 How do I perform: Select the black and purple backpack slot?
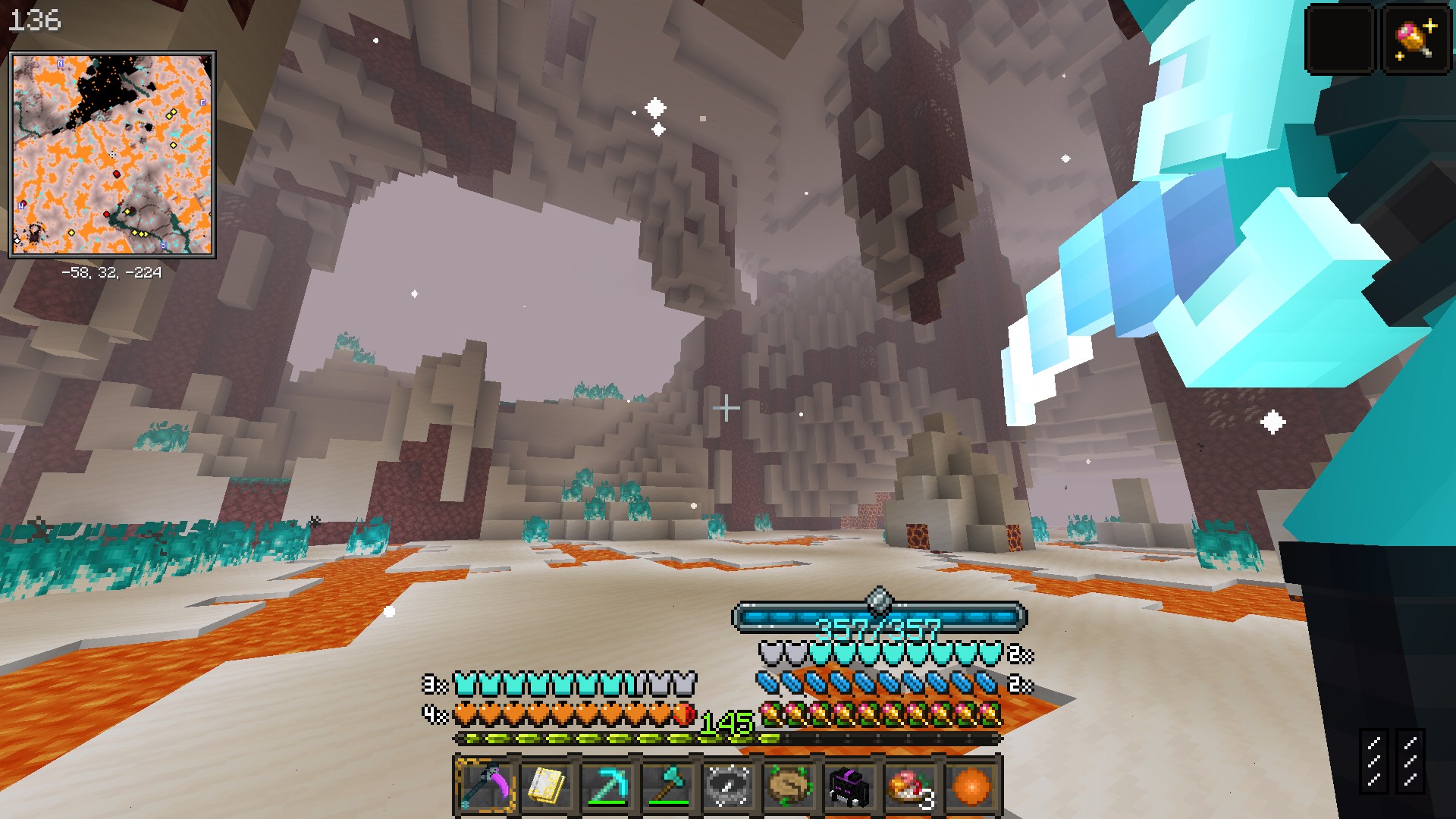coord(850,786)
